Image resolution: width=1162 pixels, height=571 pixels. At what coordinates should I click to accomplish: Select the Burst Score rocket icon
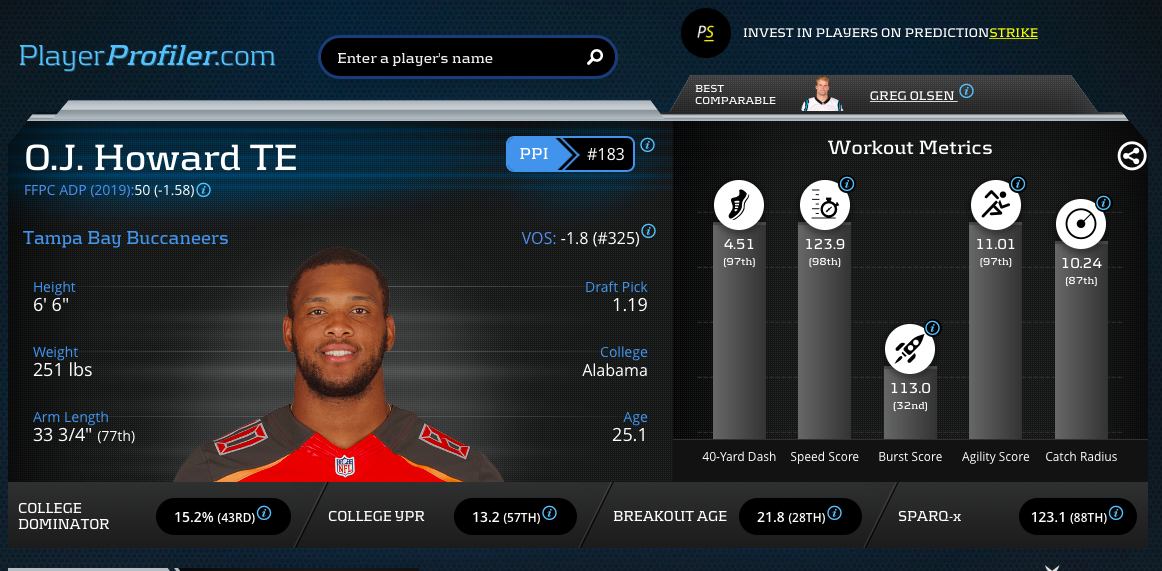910,350
